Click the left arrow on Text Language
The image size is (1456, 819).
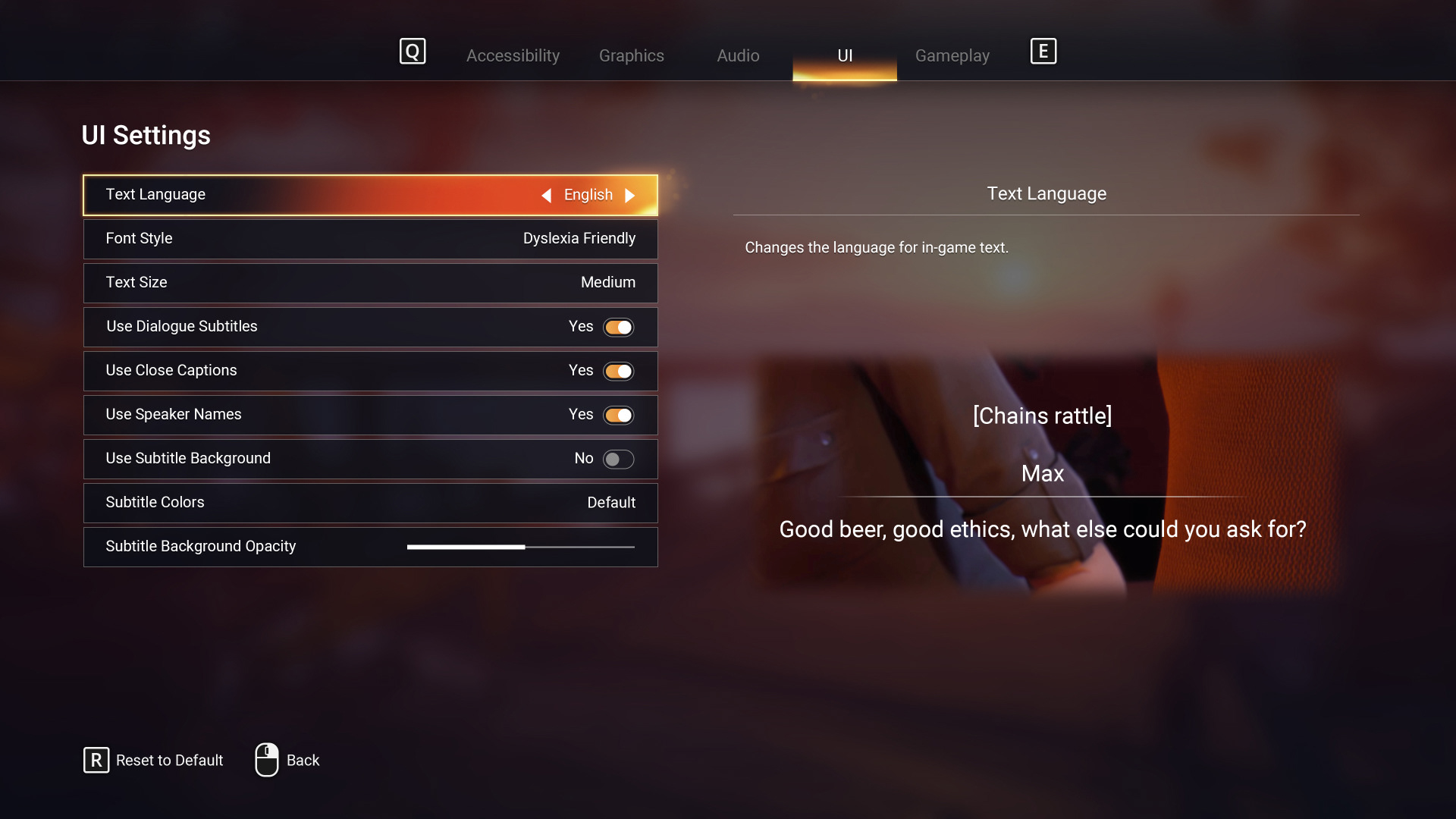click(547, 195)
